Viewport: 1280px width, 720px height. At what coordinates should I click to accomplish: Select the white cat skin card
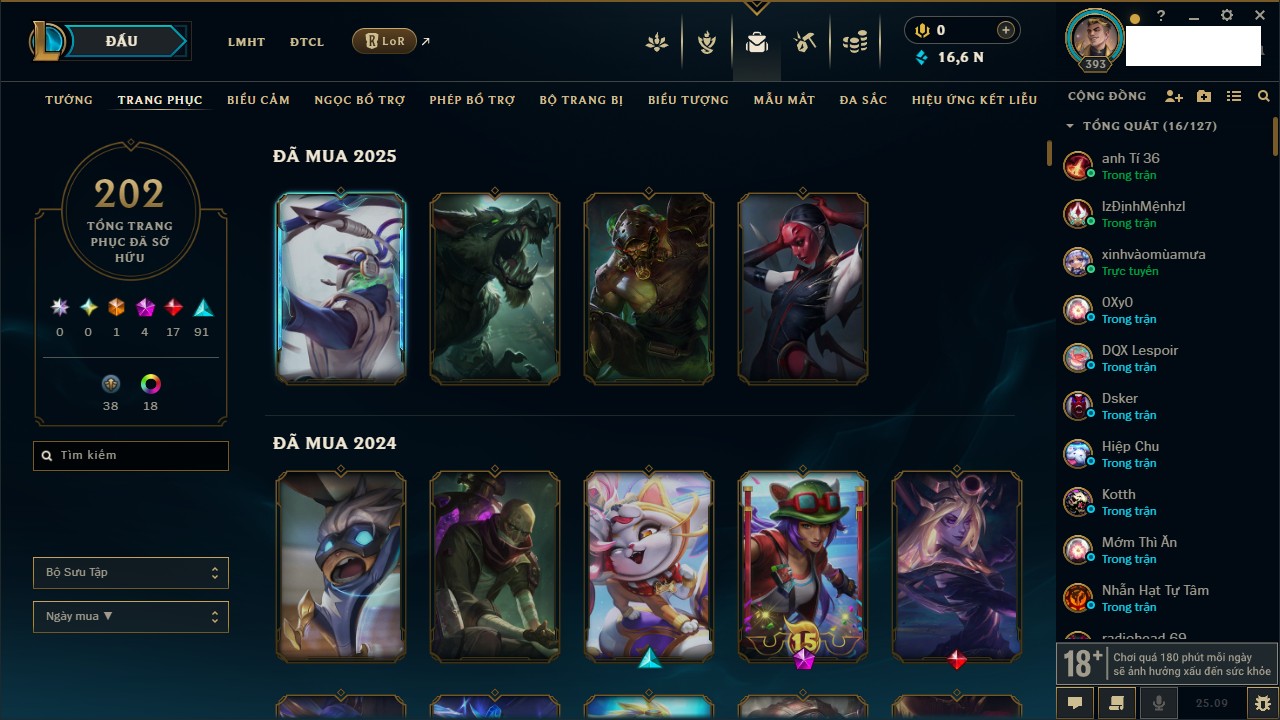[649, 566]
